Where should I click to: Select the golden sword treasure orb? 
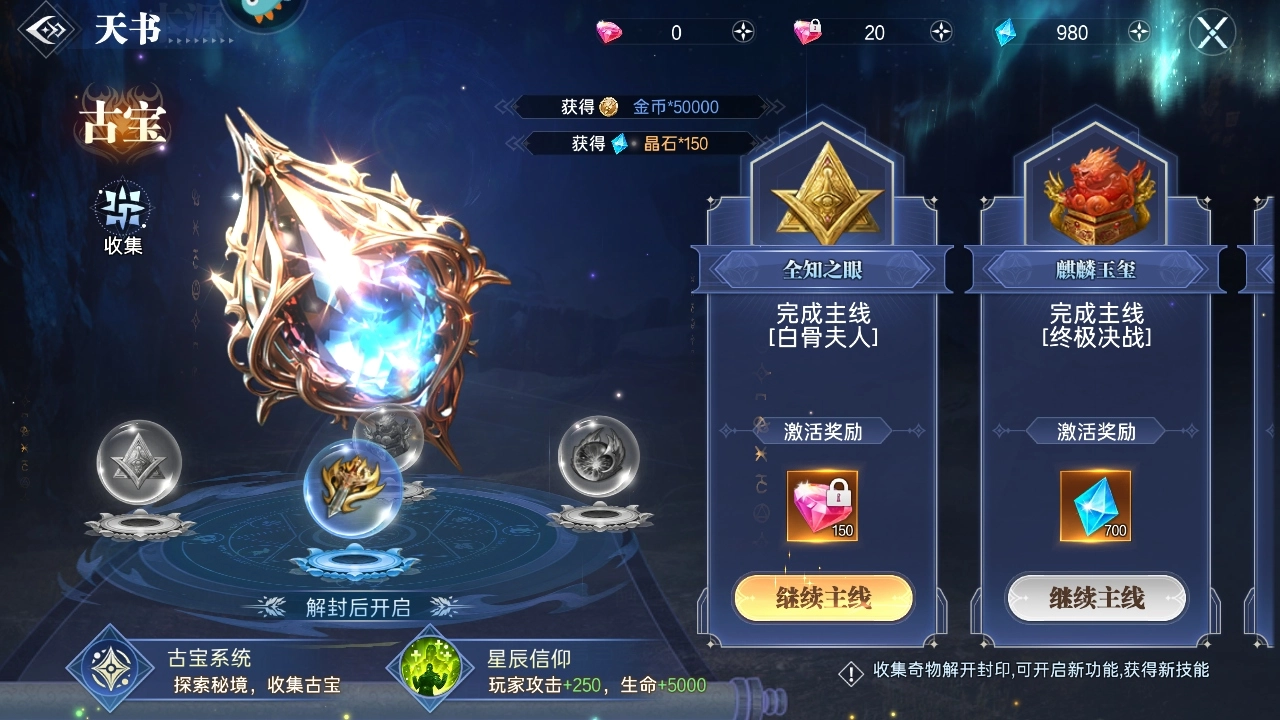[352, 490]
